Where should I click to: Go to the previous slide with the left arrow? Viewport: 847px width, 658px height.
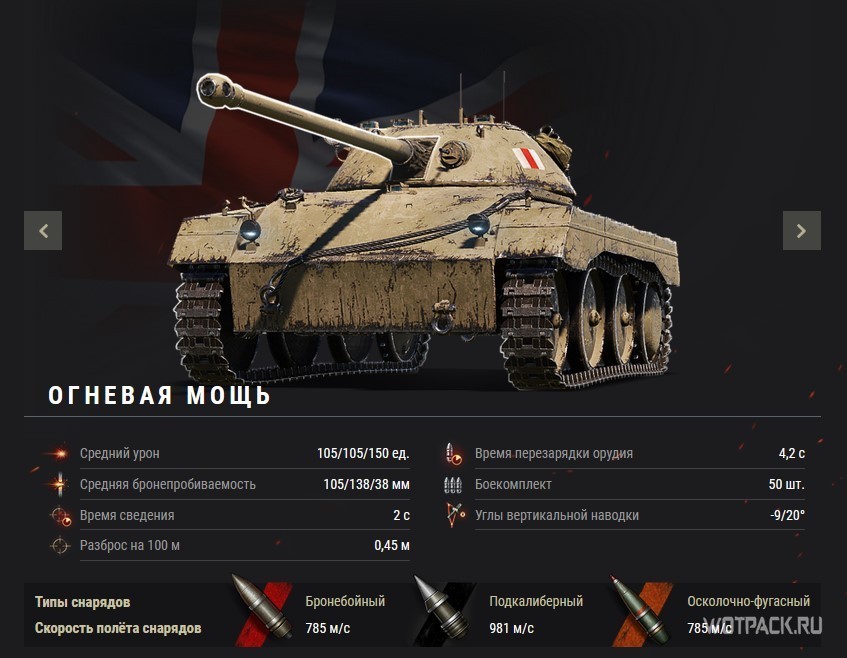click(x=43, y=230)
